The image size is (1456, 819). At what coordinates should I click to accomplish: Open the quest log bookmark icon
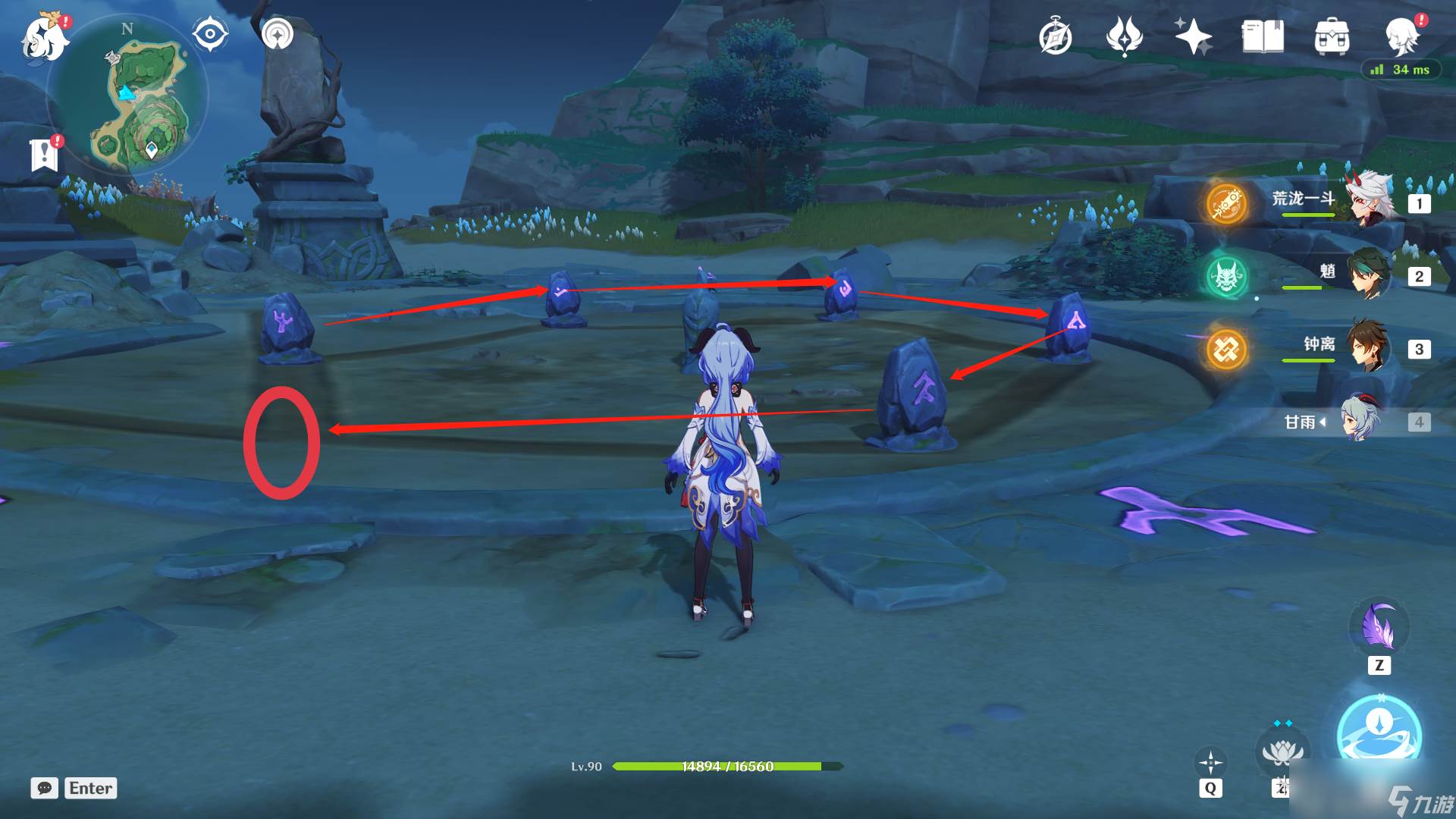coord(45,155)
